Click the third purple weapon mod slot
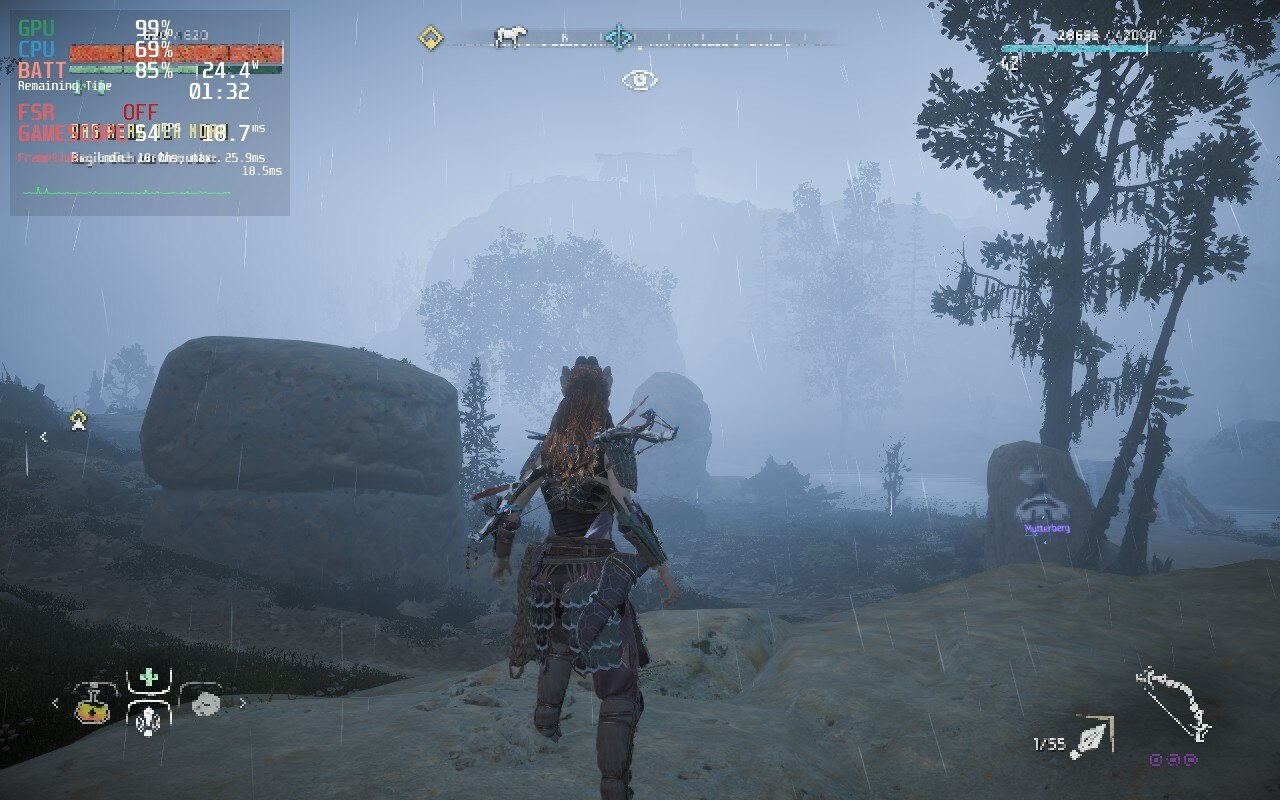 (x=1191, y=760)
